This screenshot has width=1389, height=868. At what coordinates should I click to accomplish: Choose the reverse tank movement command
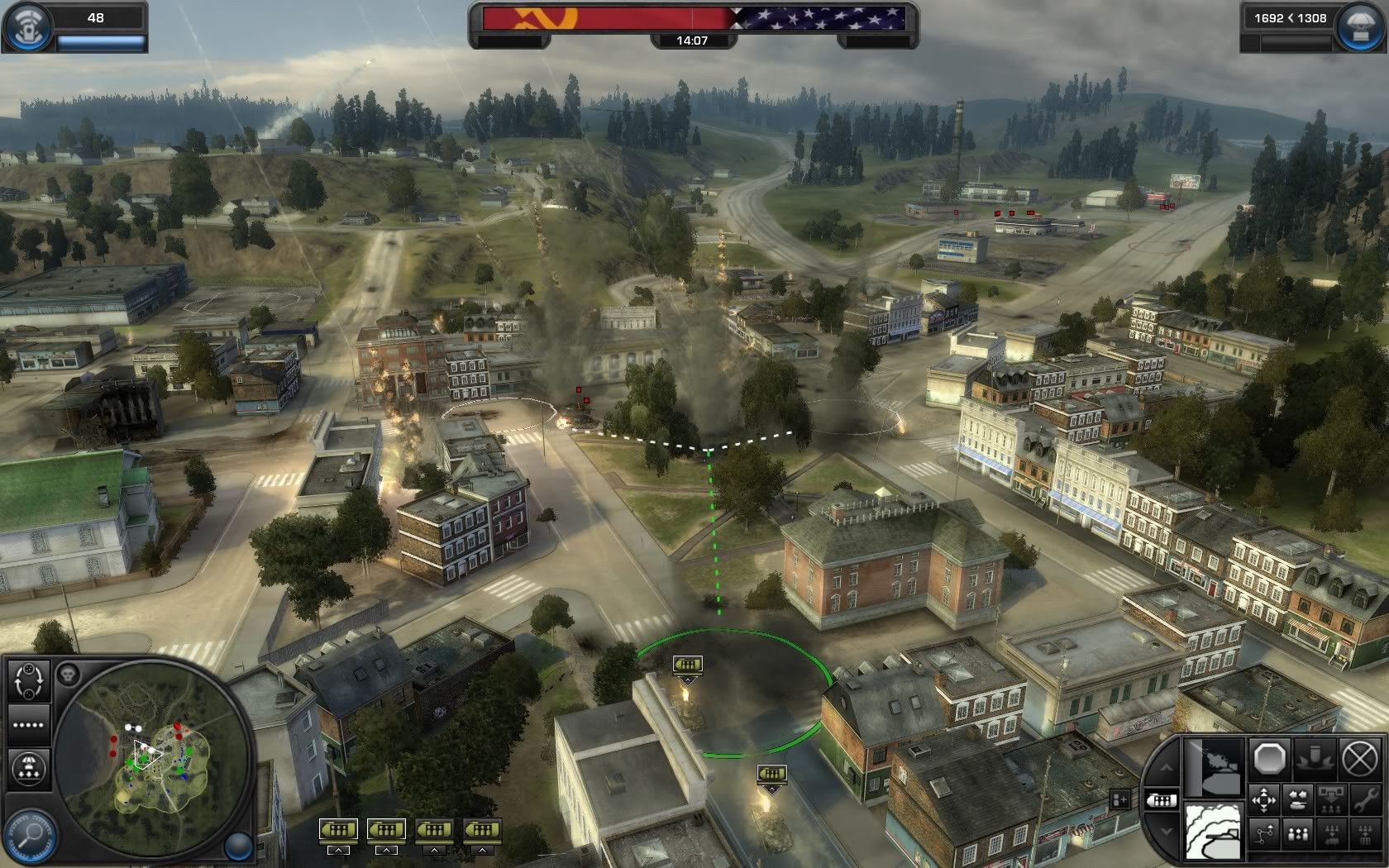coord(1298,799)
